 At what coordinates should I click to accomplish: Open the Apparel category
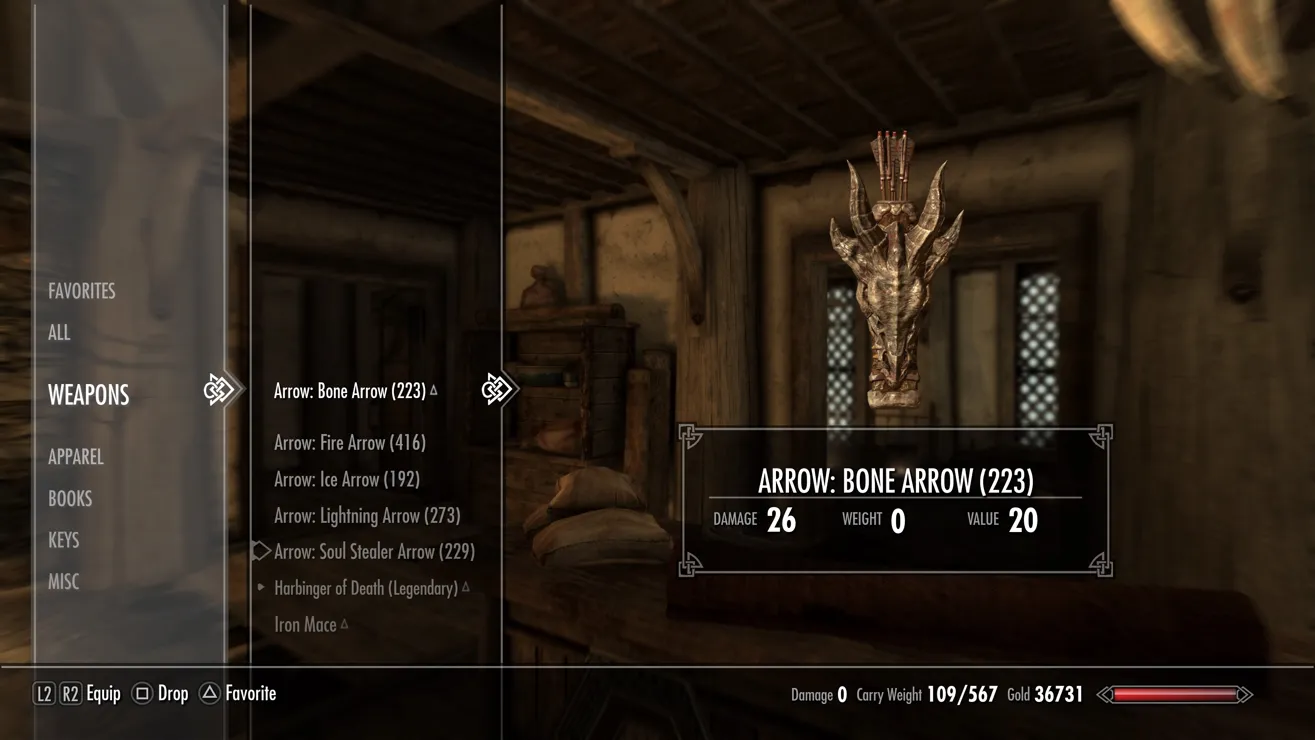(76, 457)
